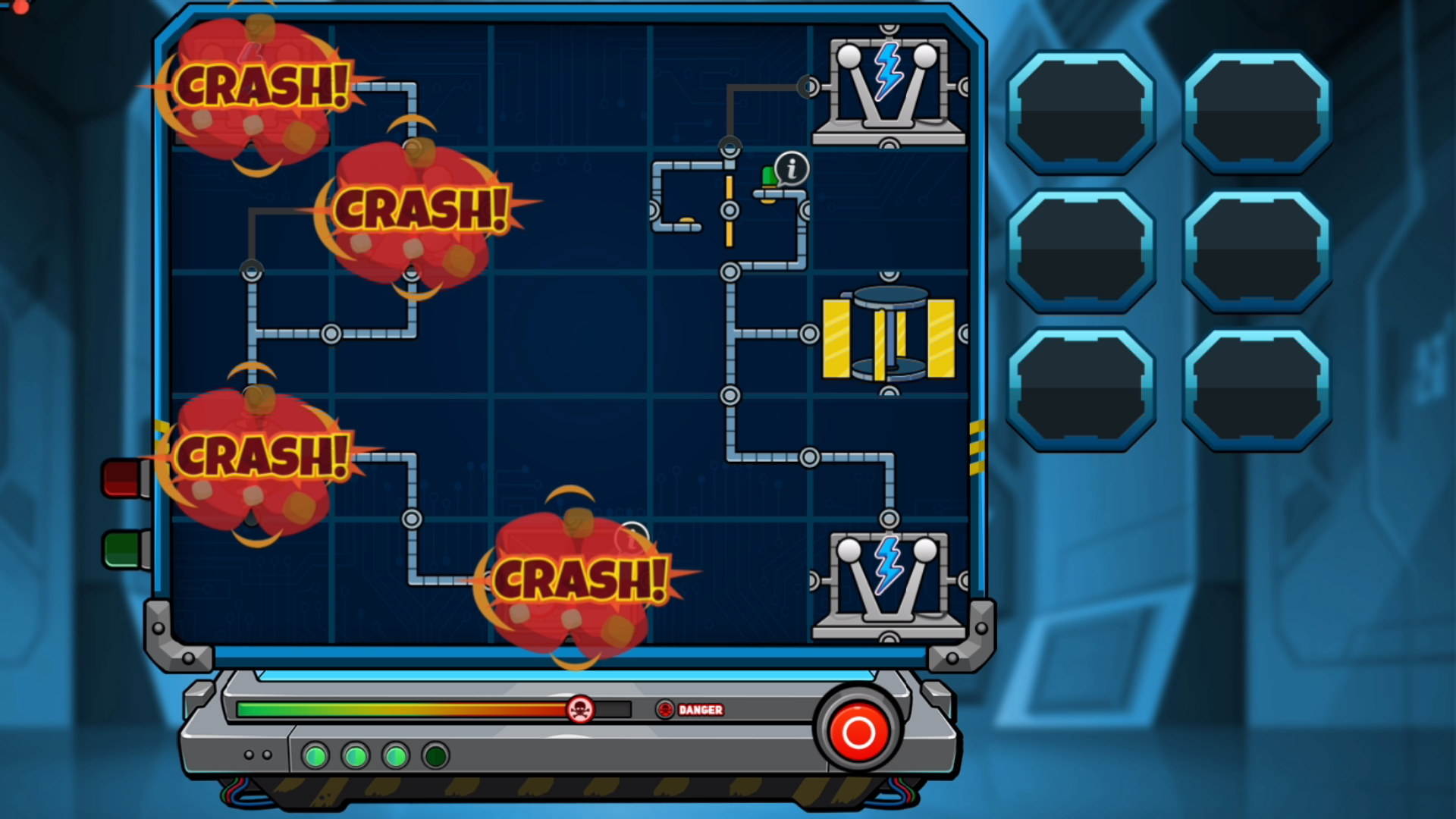Push the large red round console button
This screenshot has width=1456, height=819.
point(858,732)
